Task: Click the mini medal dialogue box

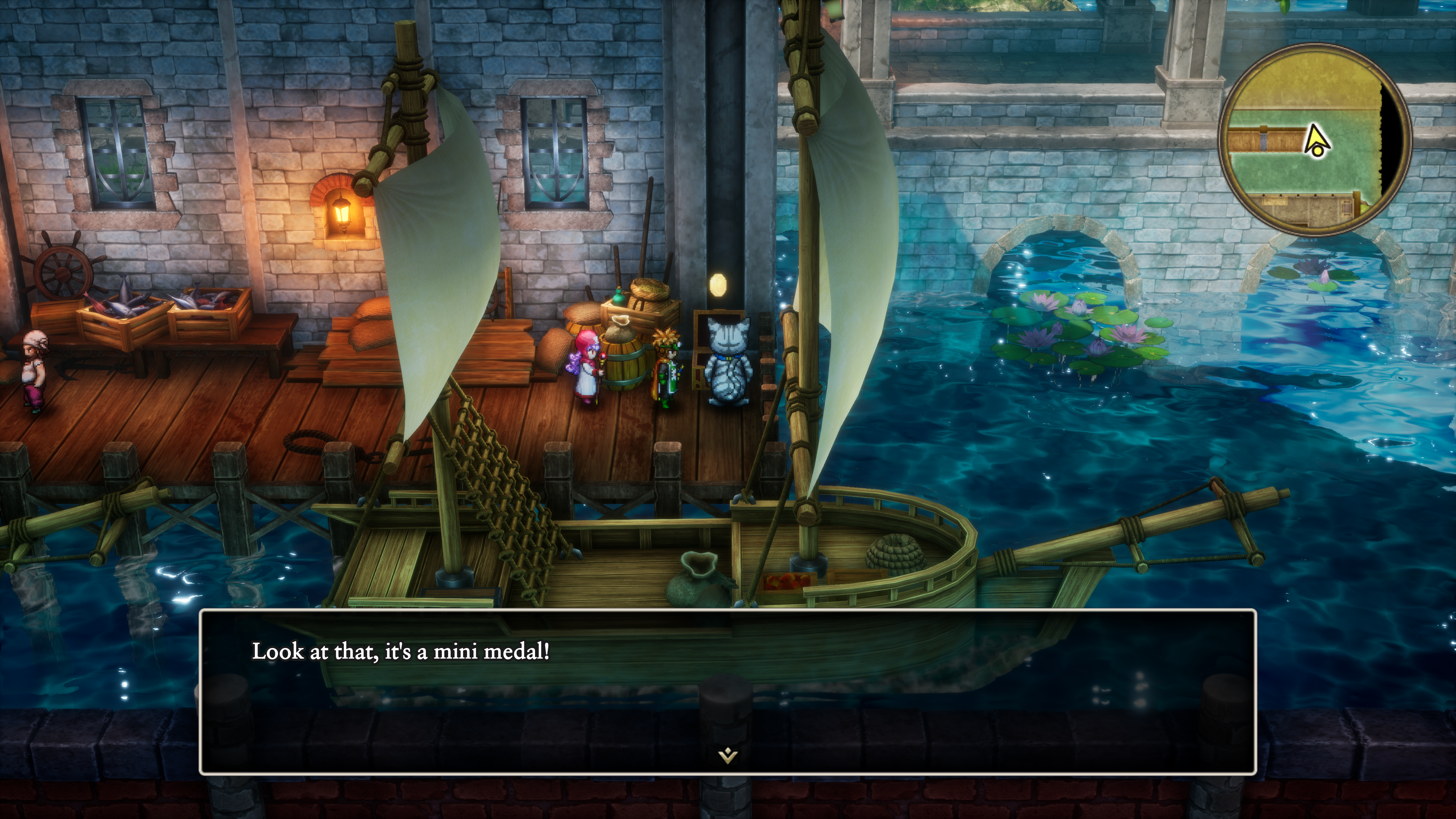Action: [728, 691]
